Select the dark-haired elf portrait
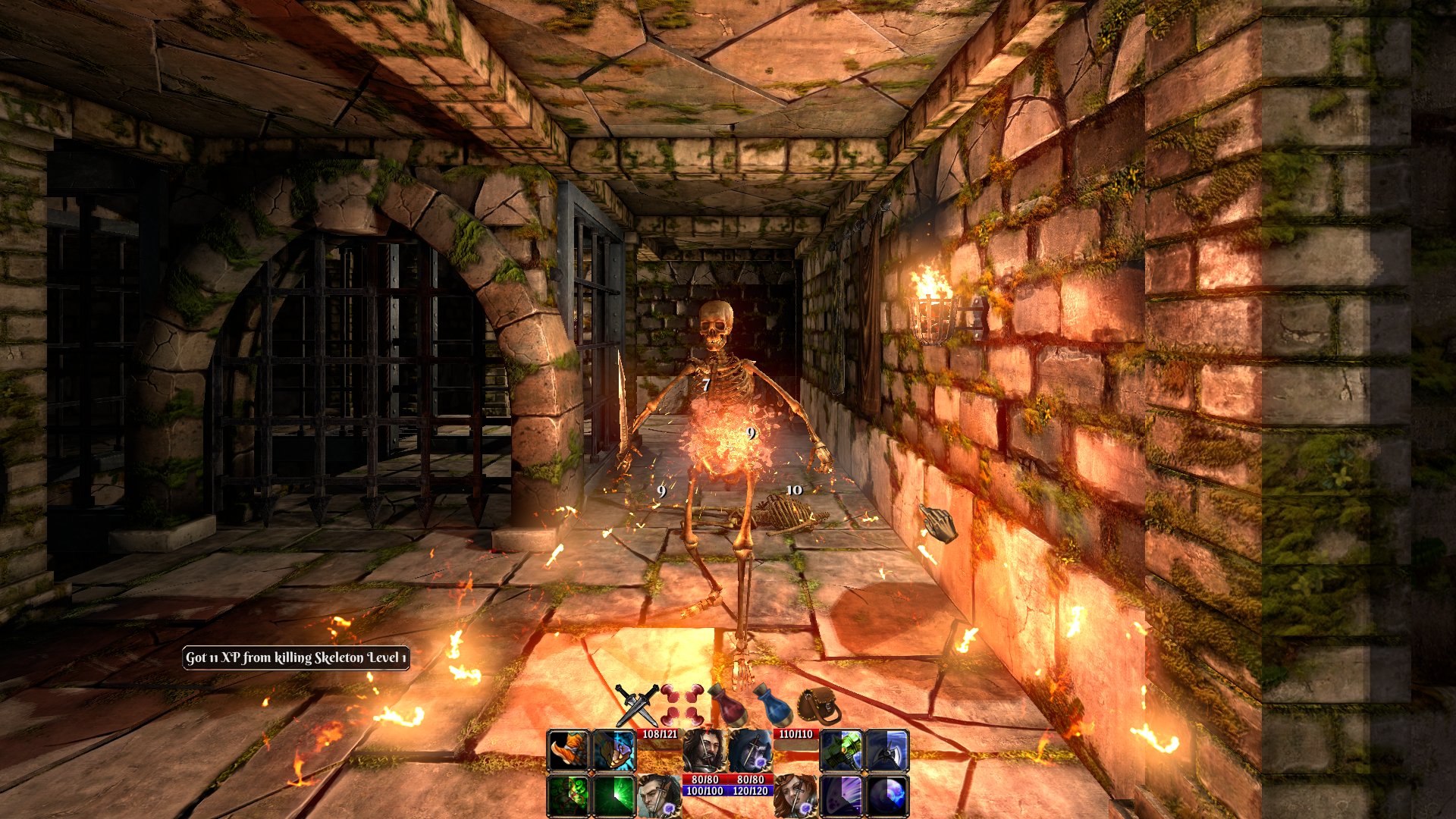Viewport: 1456px width, 819px height. tap(658, 795)
